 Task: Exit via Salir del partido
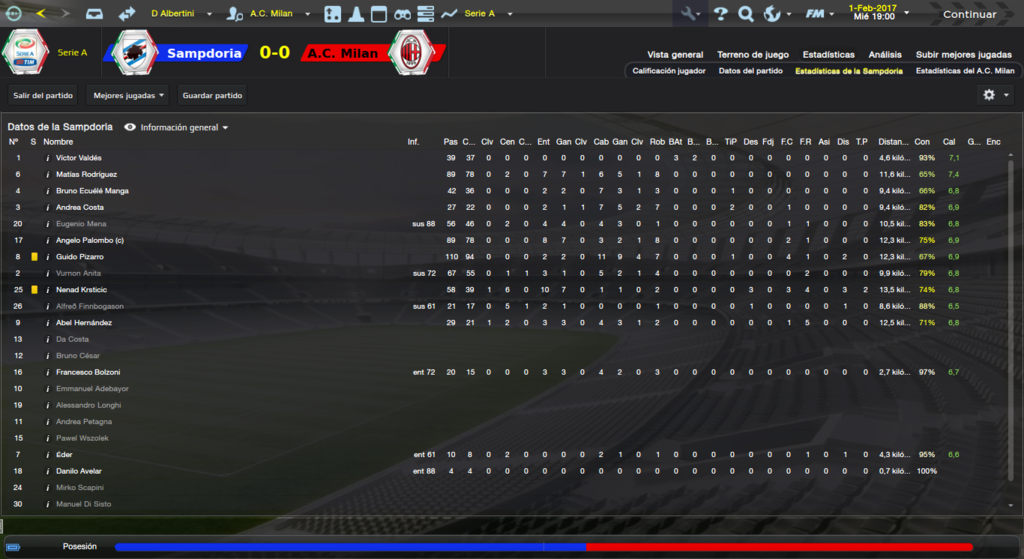click(43, 95)
